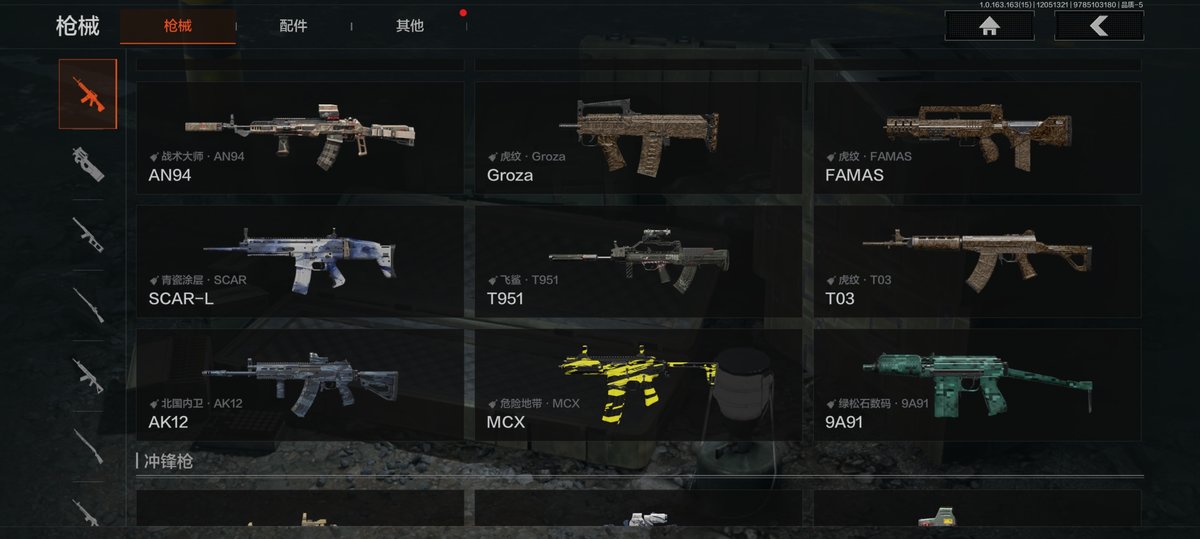
Task: Pick the blue SCAR-L rifle
Action: (x=300, y=262)
